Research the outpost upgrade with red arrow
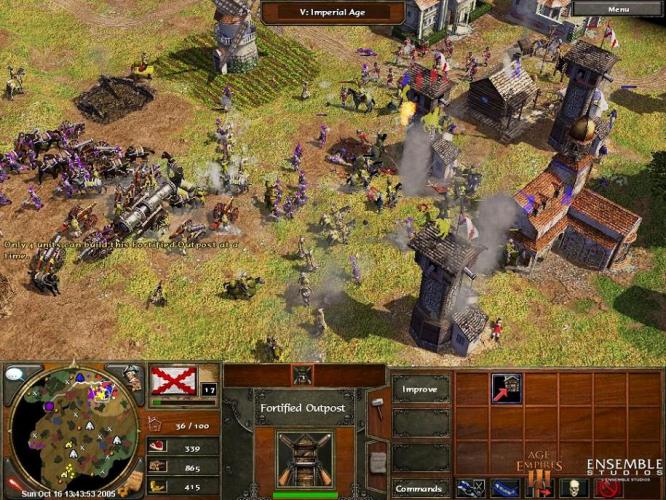The image size is (666, 500). tap(506, 389)
